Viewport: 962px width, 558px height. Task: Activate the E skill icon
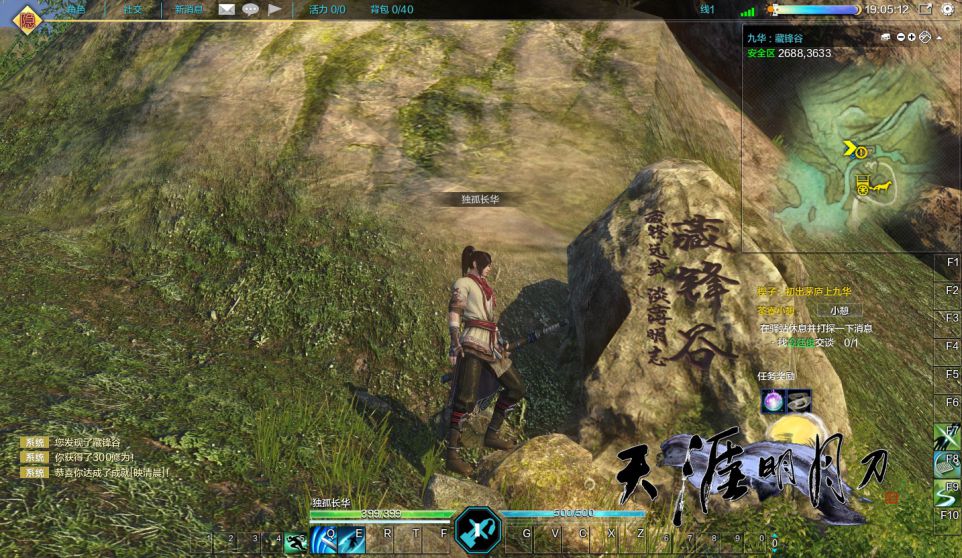pyautogui.click(x=352, y=540)
